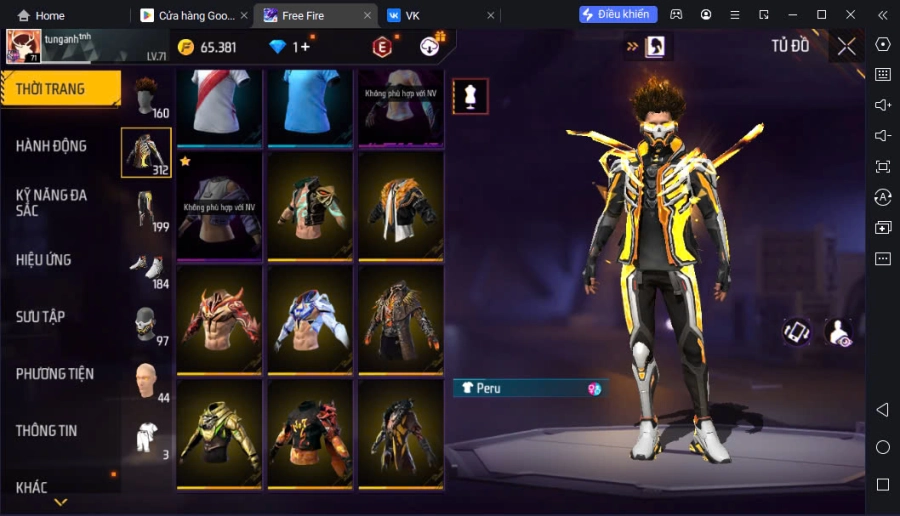900x516 pixels.
Task: Close the Tủ Đồ wardrobe screen
Action: coord(846,46)
